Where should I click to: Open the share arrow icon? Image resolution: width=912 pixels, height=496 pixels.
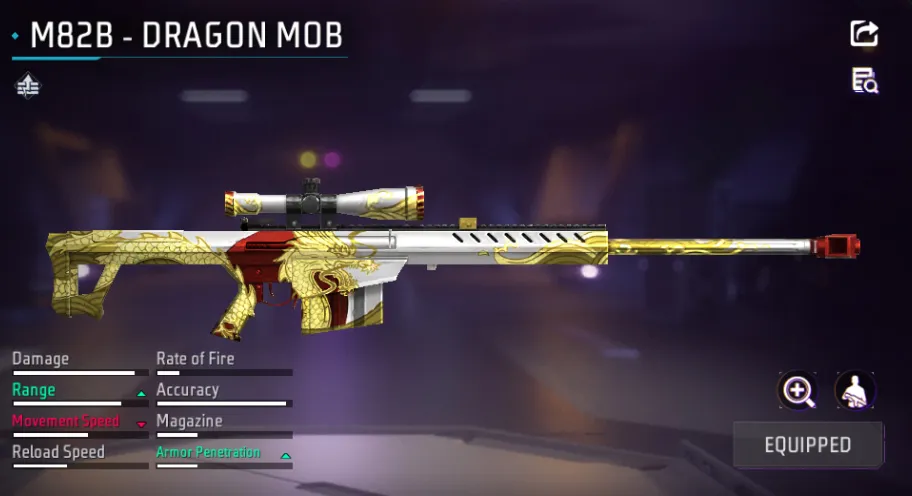point(864,34)
